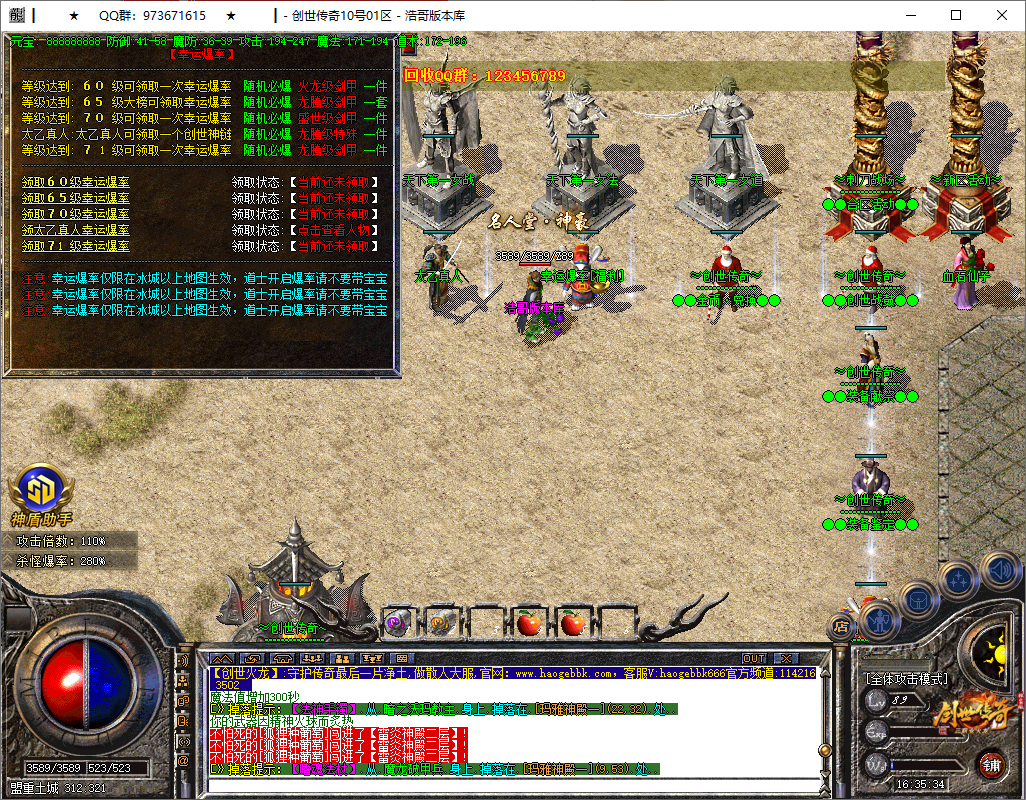Claim the 太乙真人 lucky drop rate
1026x800 pixels.
point(76,230)
